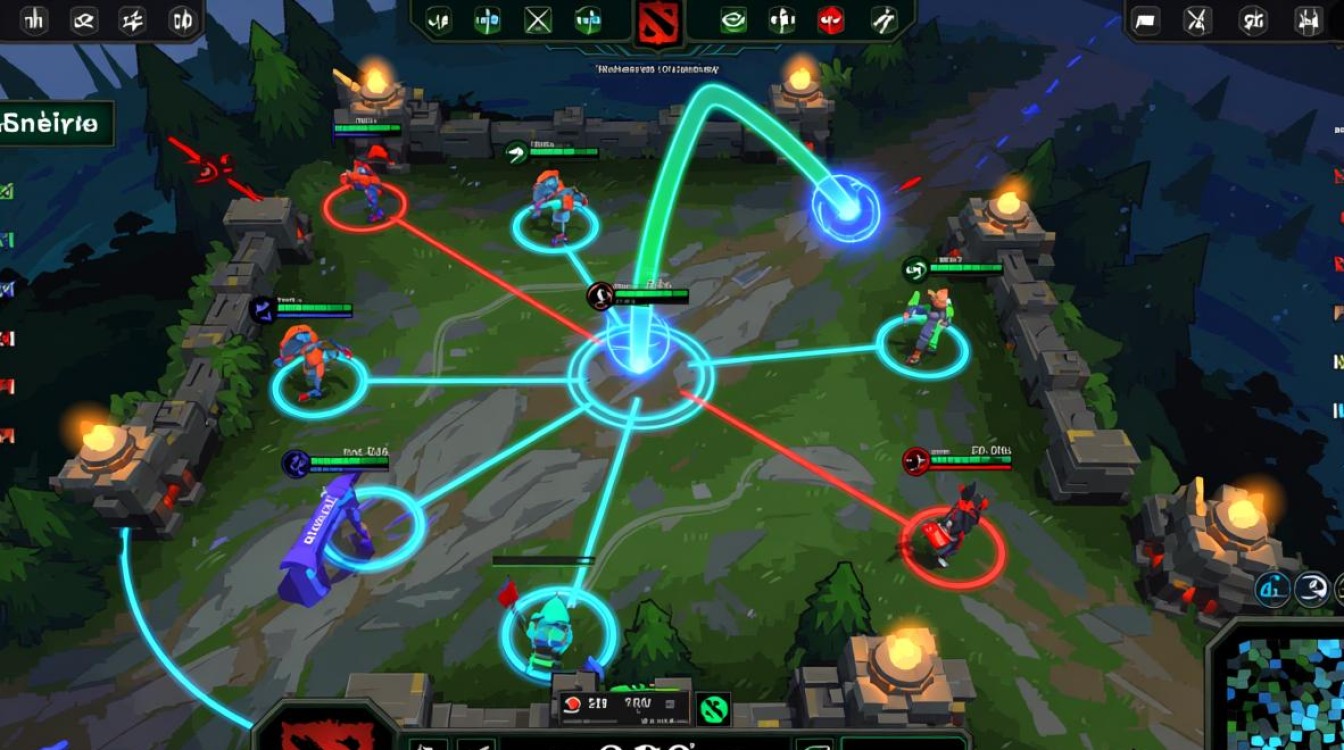Select the first hero ability icon top-left
1344x750 pixels.
click(33, 22)
